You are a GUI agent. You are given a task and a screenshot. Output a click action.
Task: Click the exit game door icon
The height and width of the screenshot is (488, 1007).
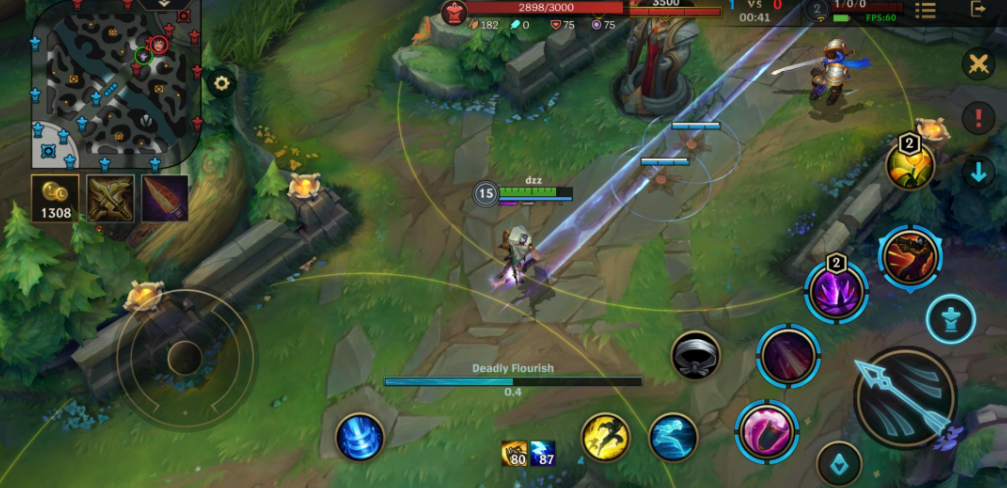click(x=979, y=10)
